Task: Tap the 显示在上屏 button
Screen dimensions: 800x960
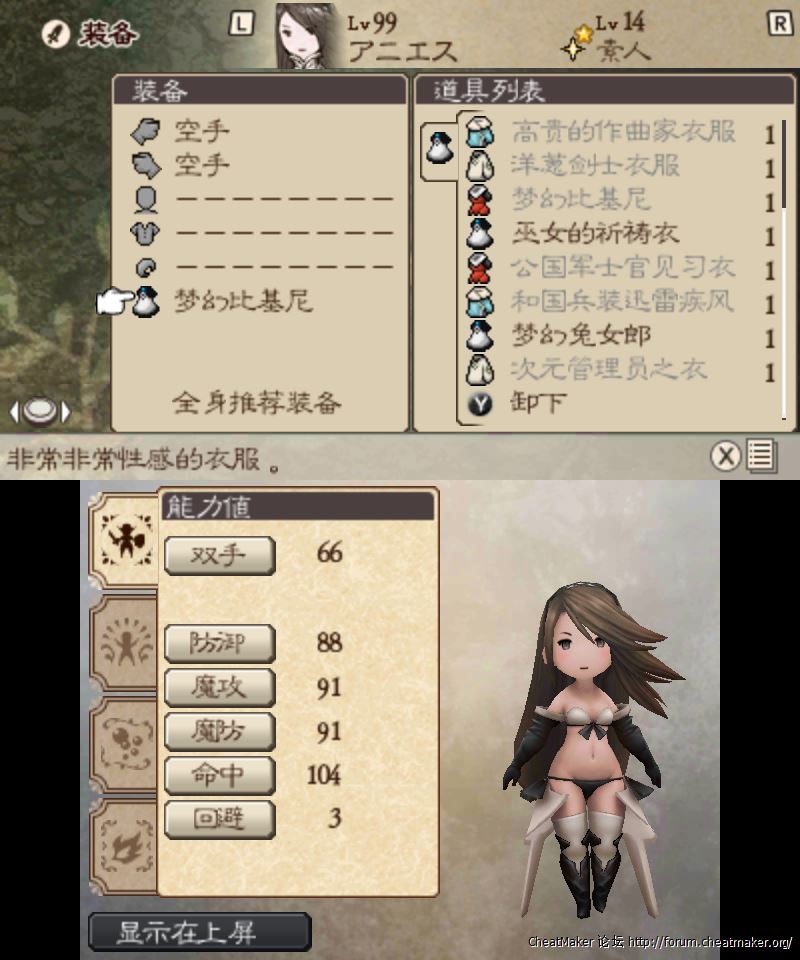Action: point(200,933)
